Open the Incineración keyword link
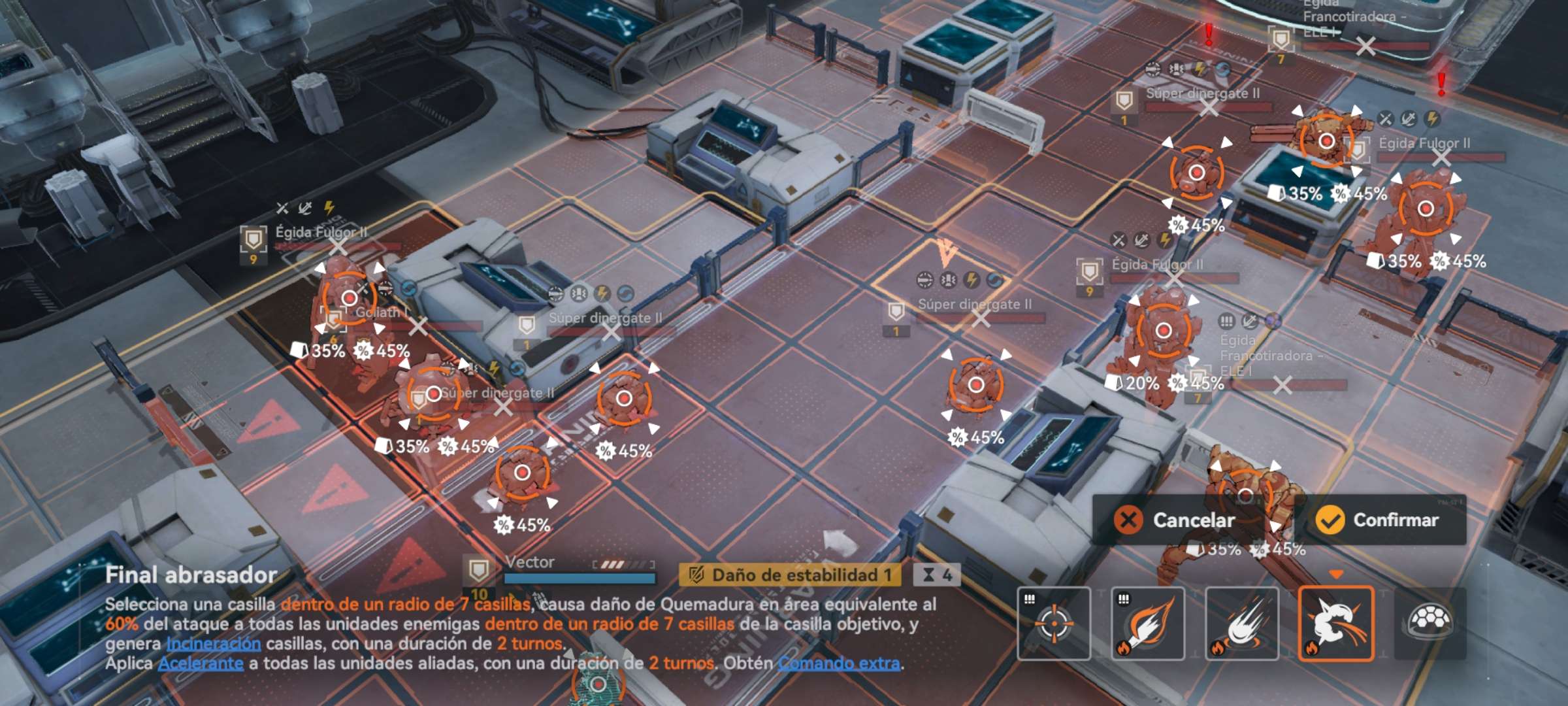 (213, 644)
